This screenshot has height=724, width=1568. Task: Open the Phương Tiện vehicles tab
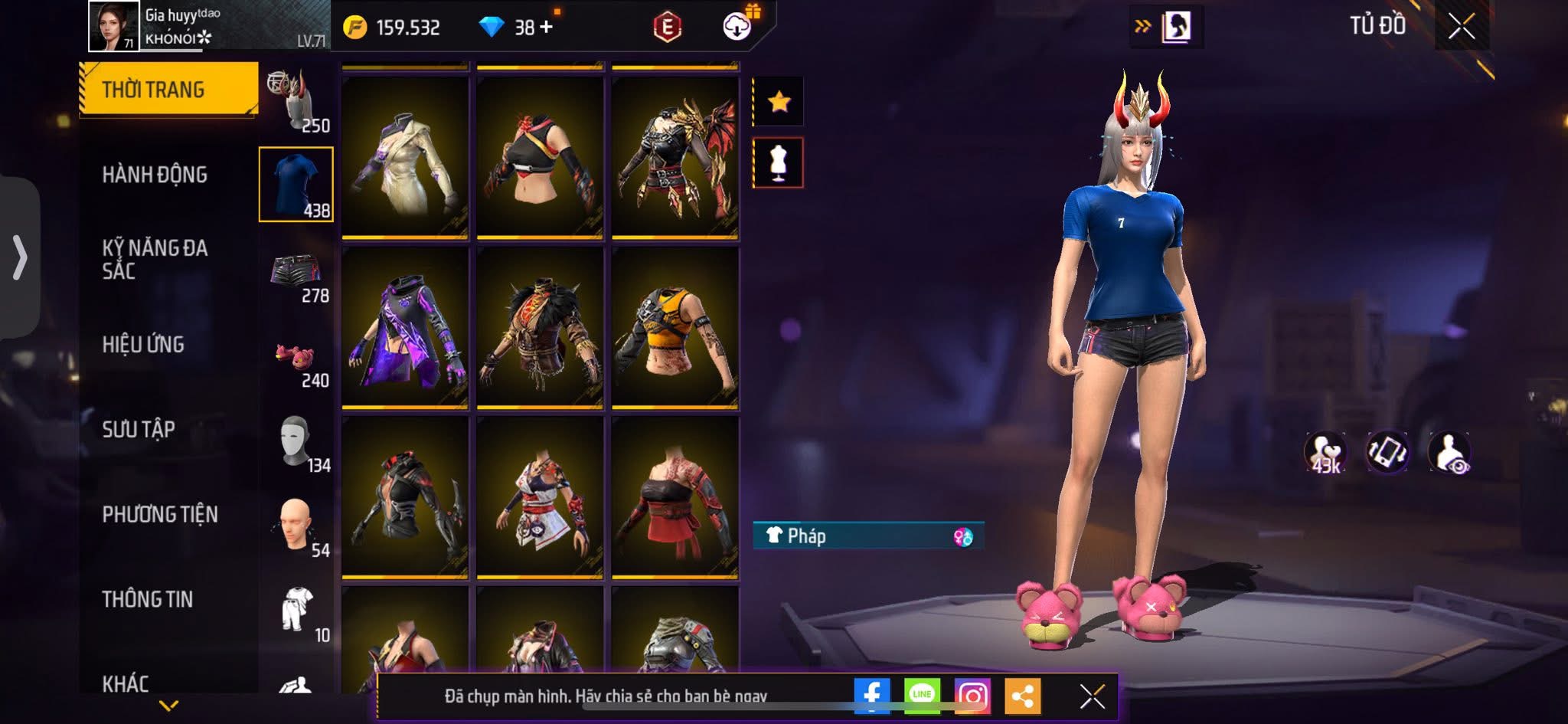[x=160, y=514]
